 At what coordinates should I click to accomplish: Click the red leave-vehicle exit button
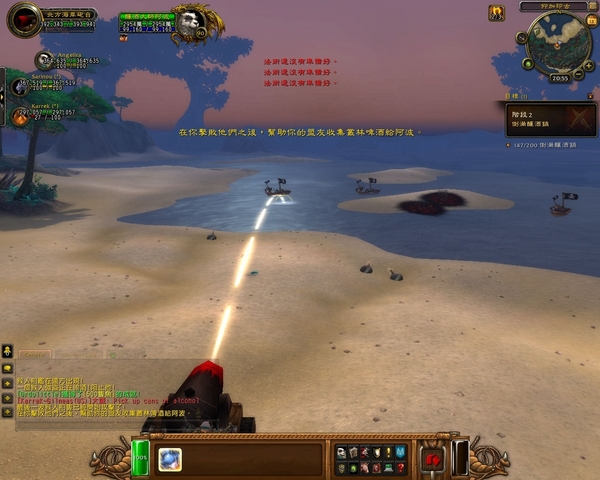pyautogui.click(x=433, y=459)
